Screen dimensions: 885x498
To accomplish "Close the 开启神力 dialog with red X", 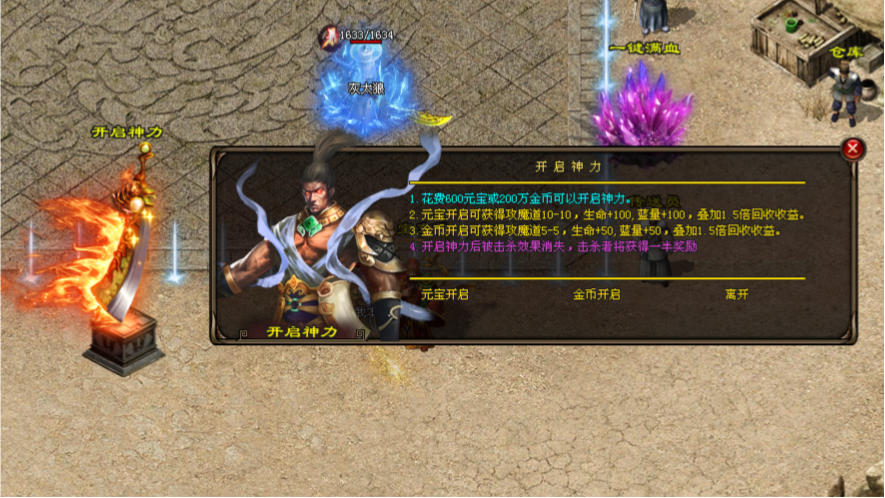I will tap(852, 149).
